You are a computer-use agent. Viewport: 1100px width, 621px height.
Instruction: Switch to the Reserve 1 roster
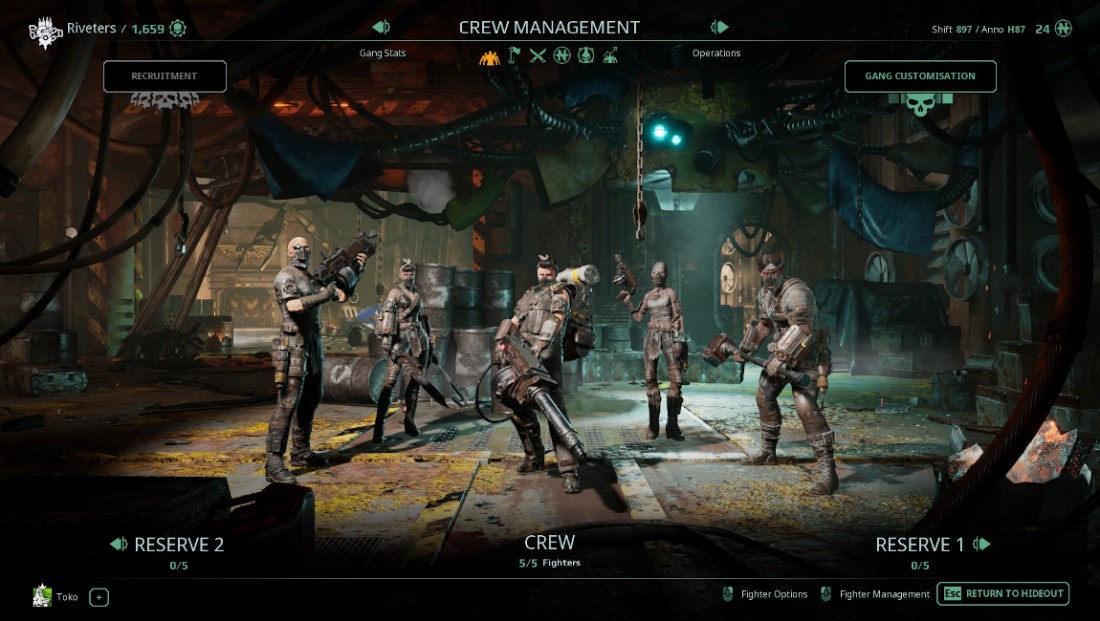click(x=932, y=545)
